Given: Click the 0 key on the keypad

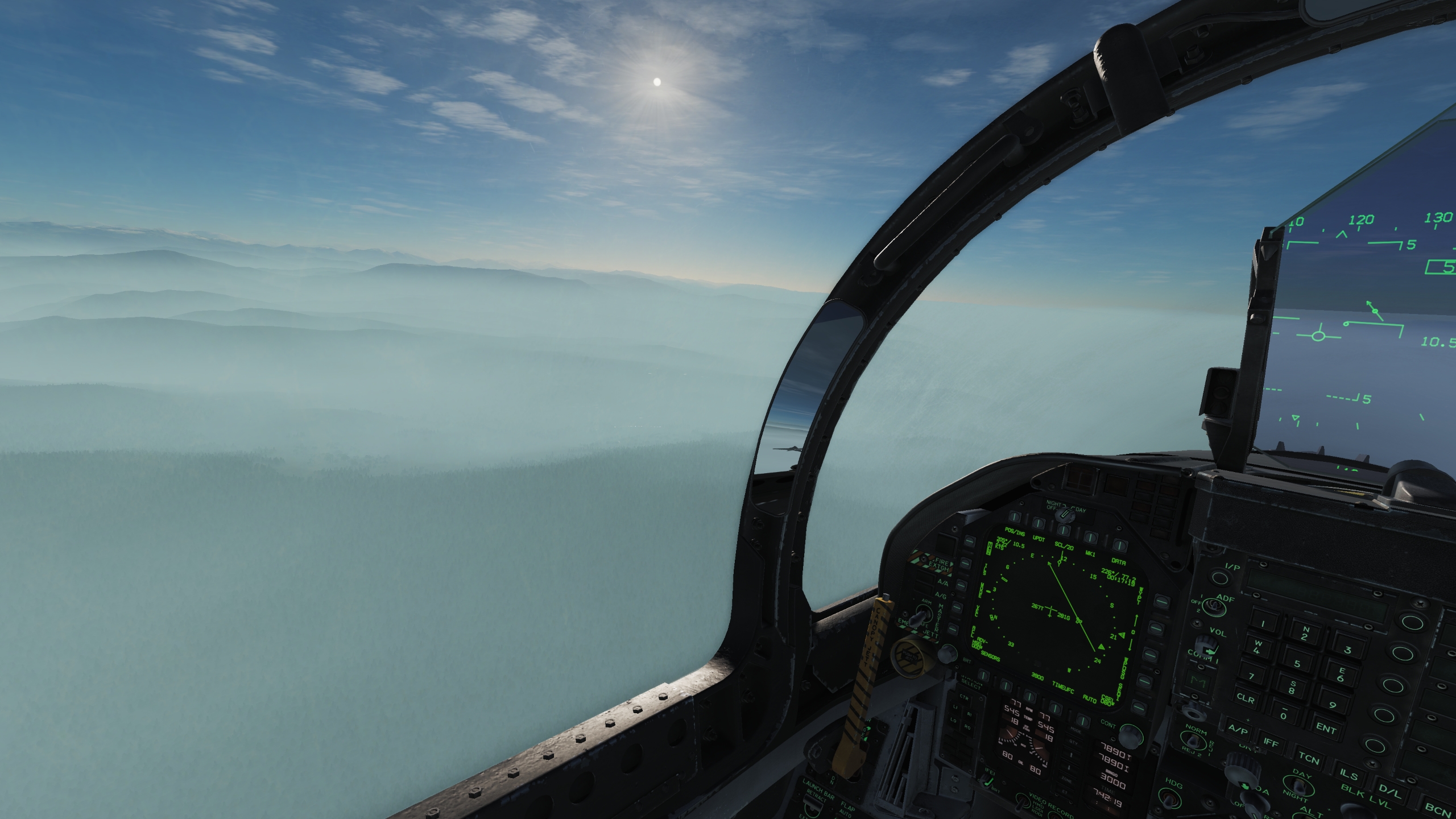Looking at the screenshot, I should (x=1284, y=713).
